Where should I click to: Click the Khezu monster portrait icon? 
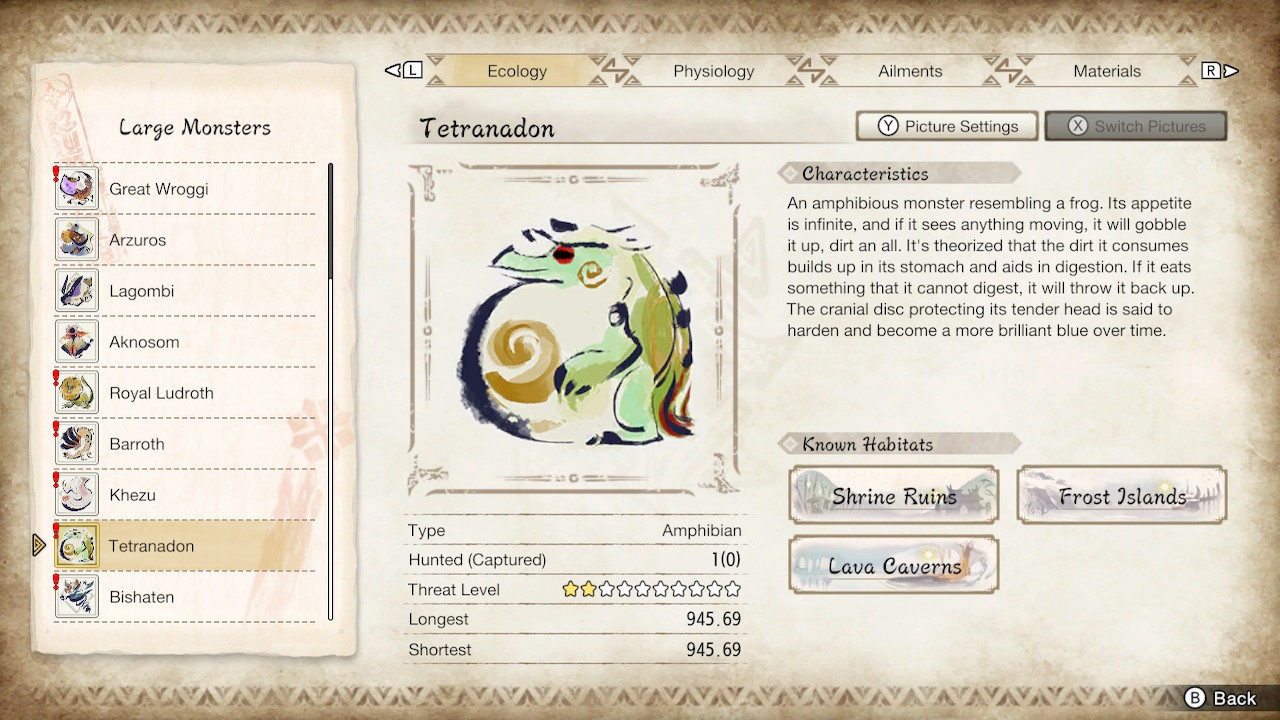click(x=76, y=494)
